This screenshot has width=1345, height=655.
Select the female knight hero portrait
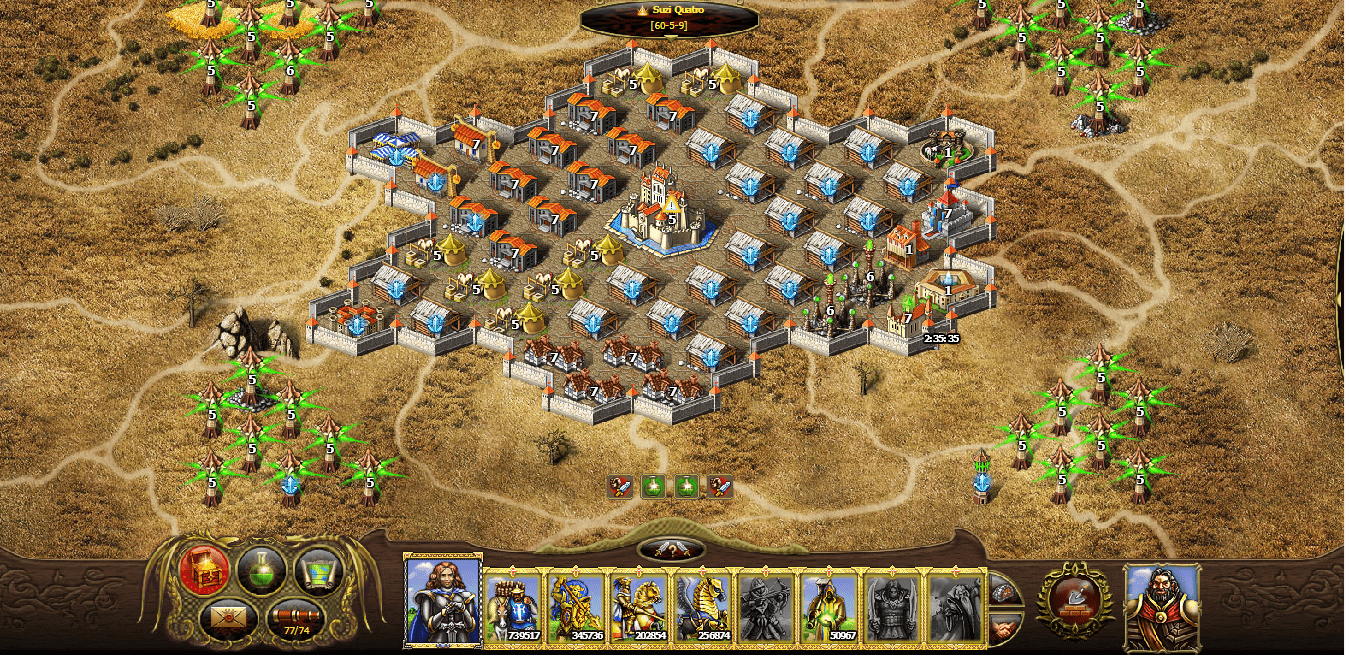coord(443,601)
